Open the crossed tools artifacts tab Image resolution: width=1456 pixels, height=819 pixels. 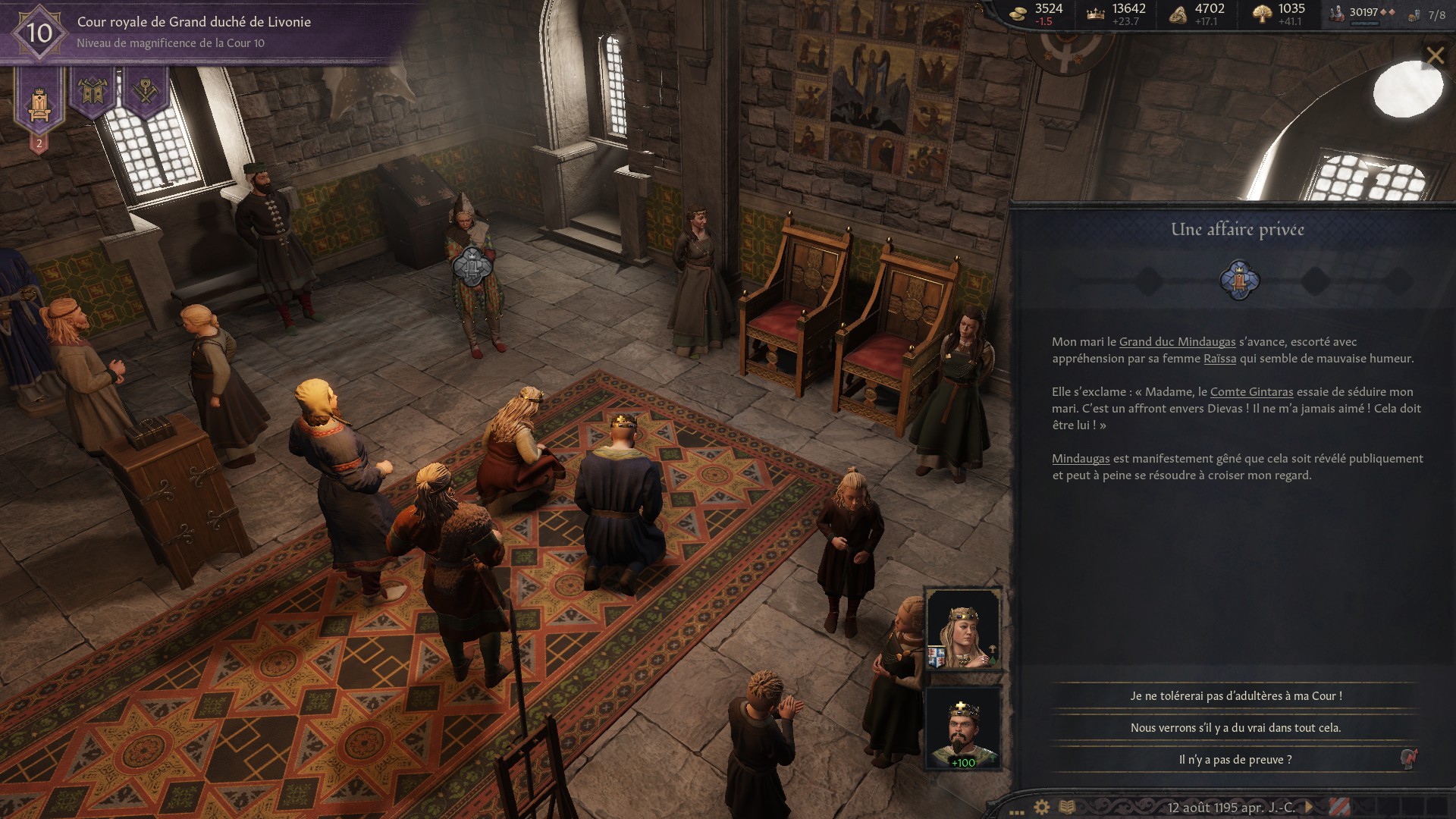pos(146,93)
